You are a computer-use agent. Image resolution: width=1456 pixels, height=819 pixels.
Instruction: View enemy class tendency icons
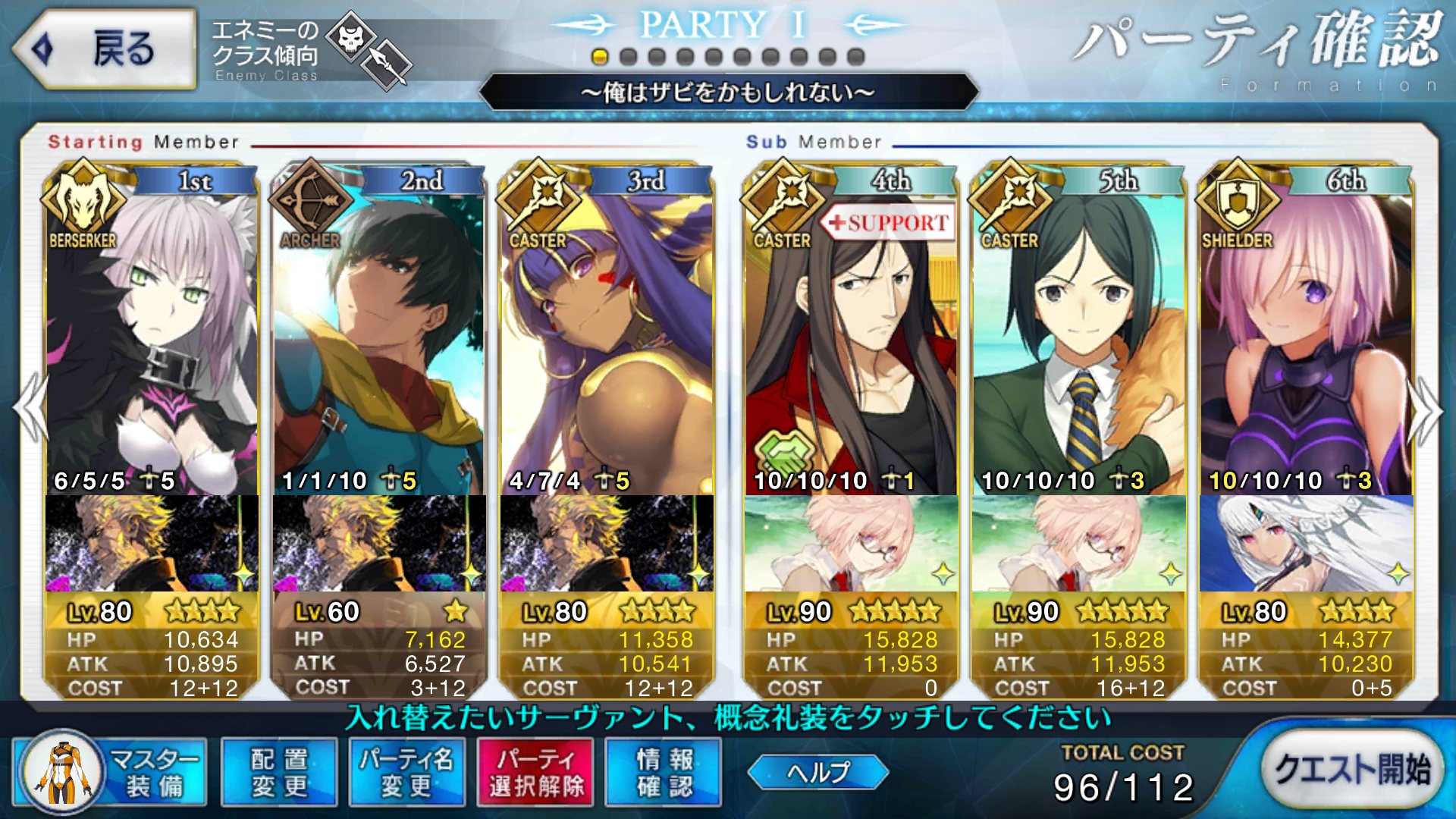(x=372, y=49)
